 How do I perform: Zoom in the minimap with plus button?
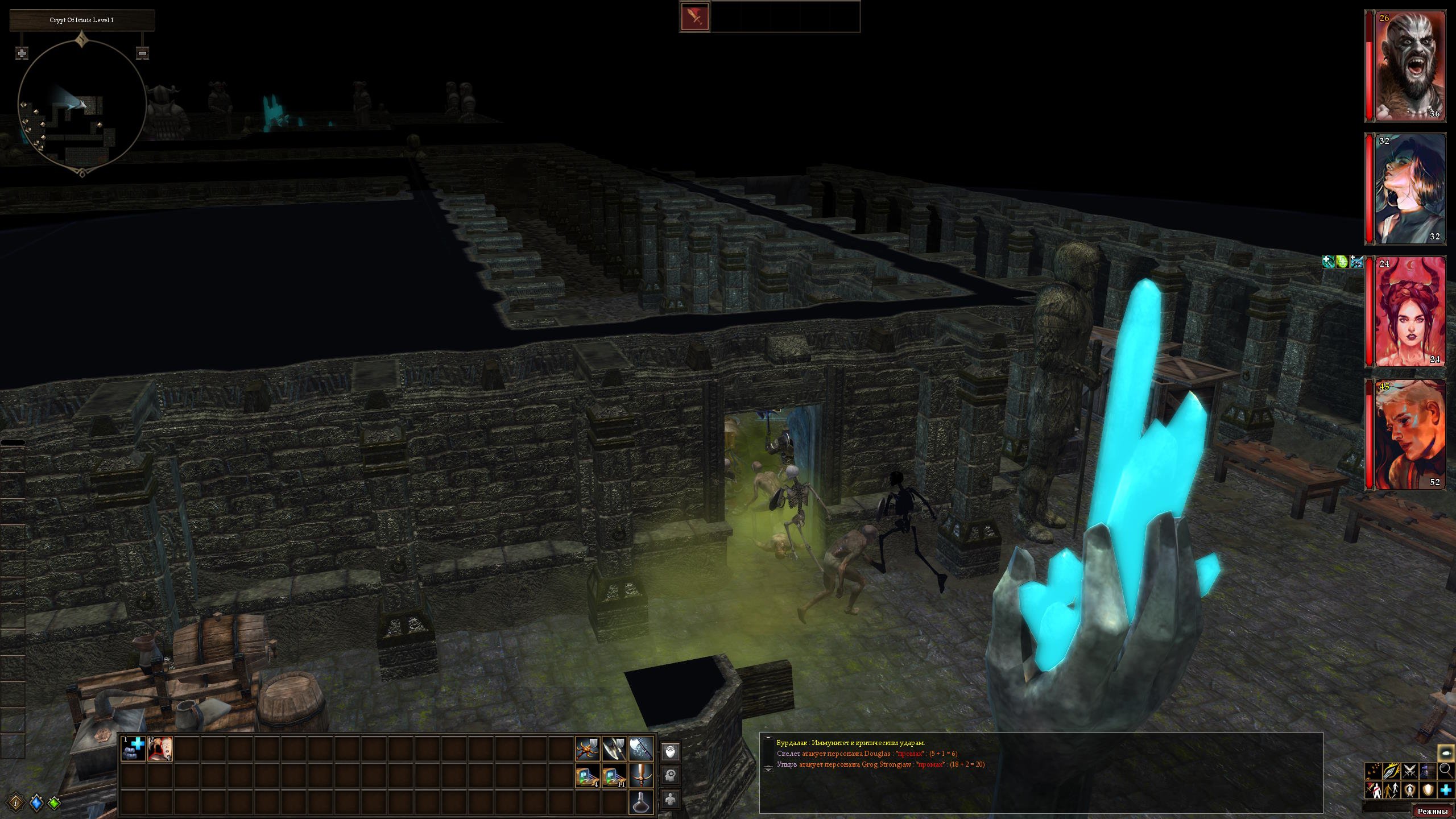click(22, 53)
